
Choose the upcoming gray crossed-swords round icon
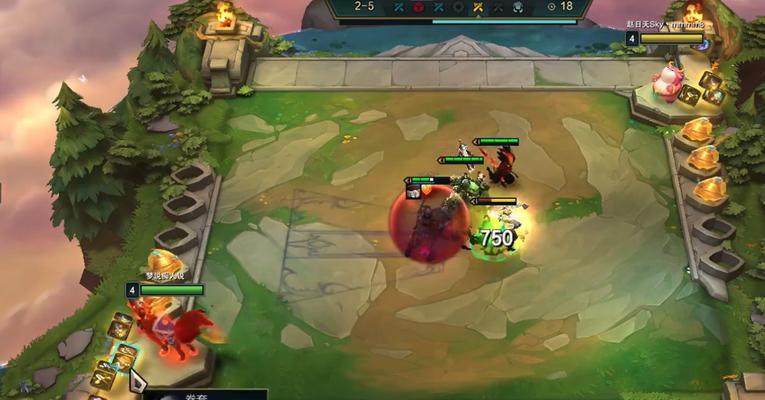[497, 7]
